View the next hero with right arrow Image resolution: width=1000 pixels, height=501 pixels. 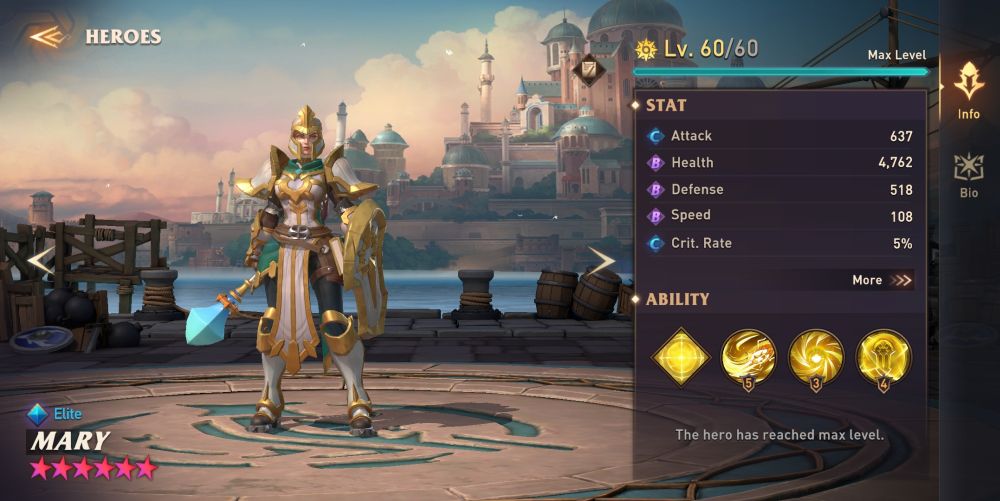pos(601,262)
